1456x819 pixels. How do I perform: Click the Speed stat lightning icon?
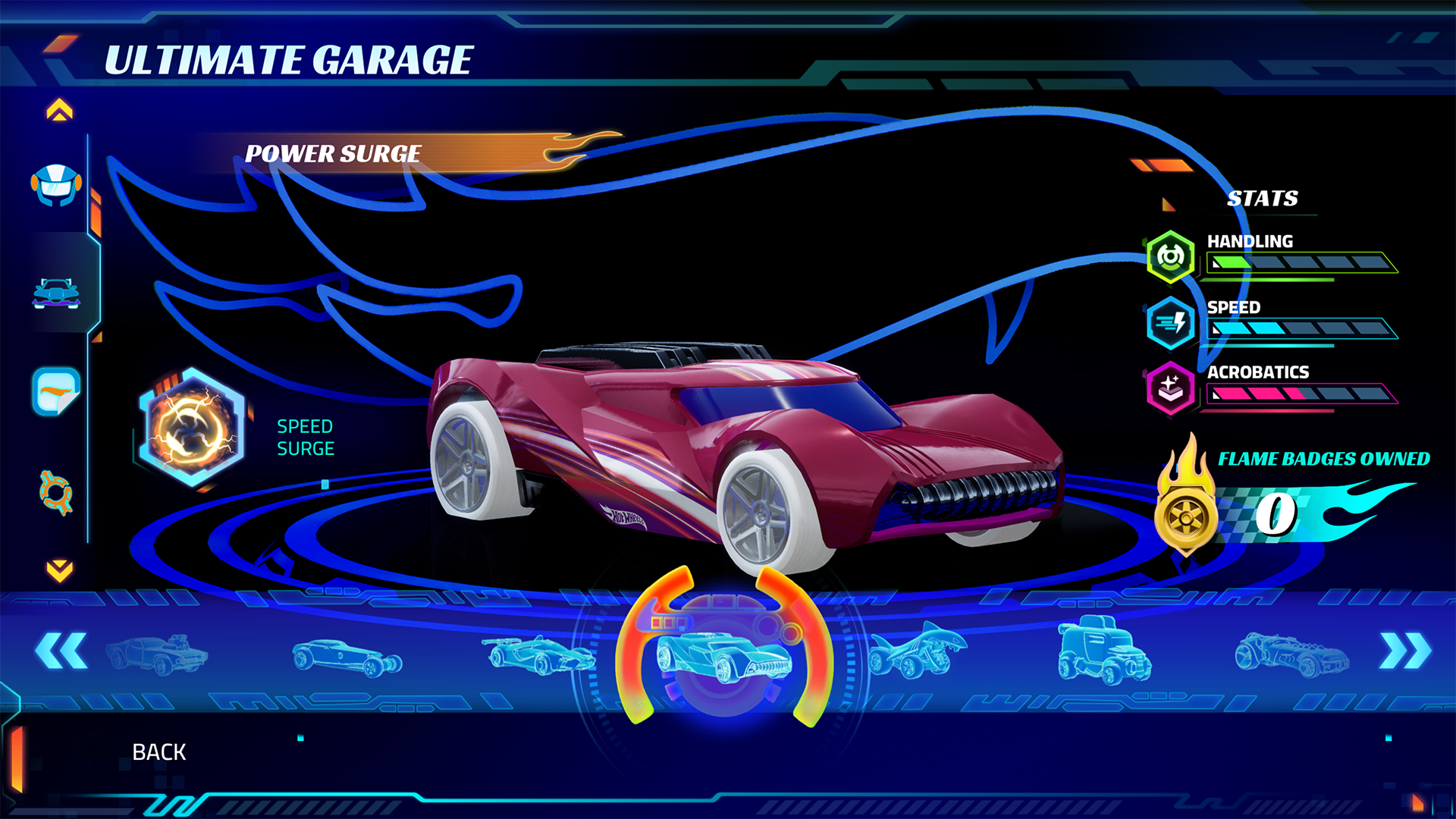(1171, 322)
